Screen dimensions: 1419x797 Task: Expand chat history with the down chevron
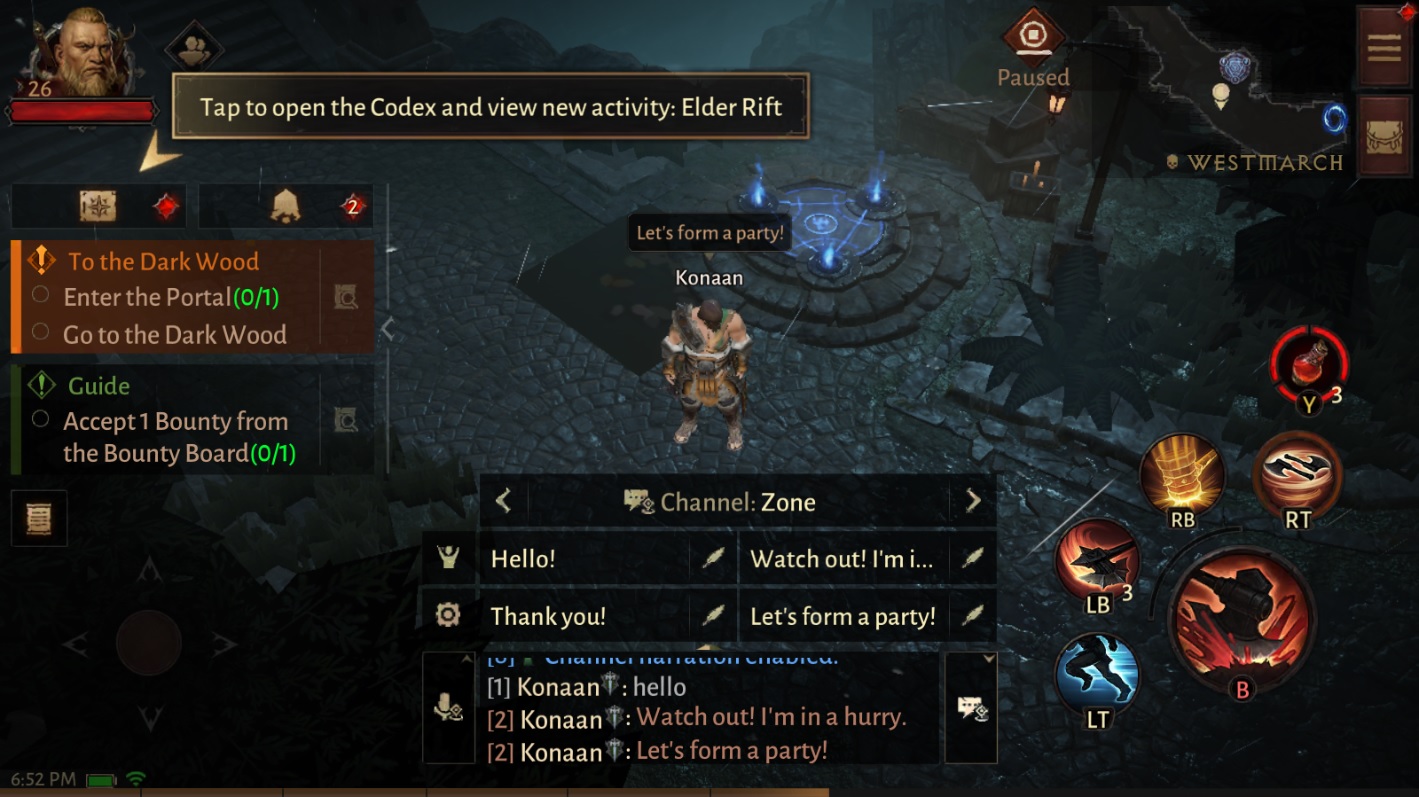[x=989, y=658]
